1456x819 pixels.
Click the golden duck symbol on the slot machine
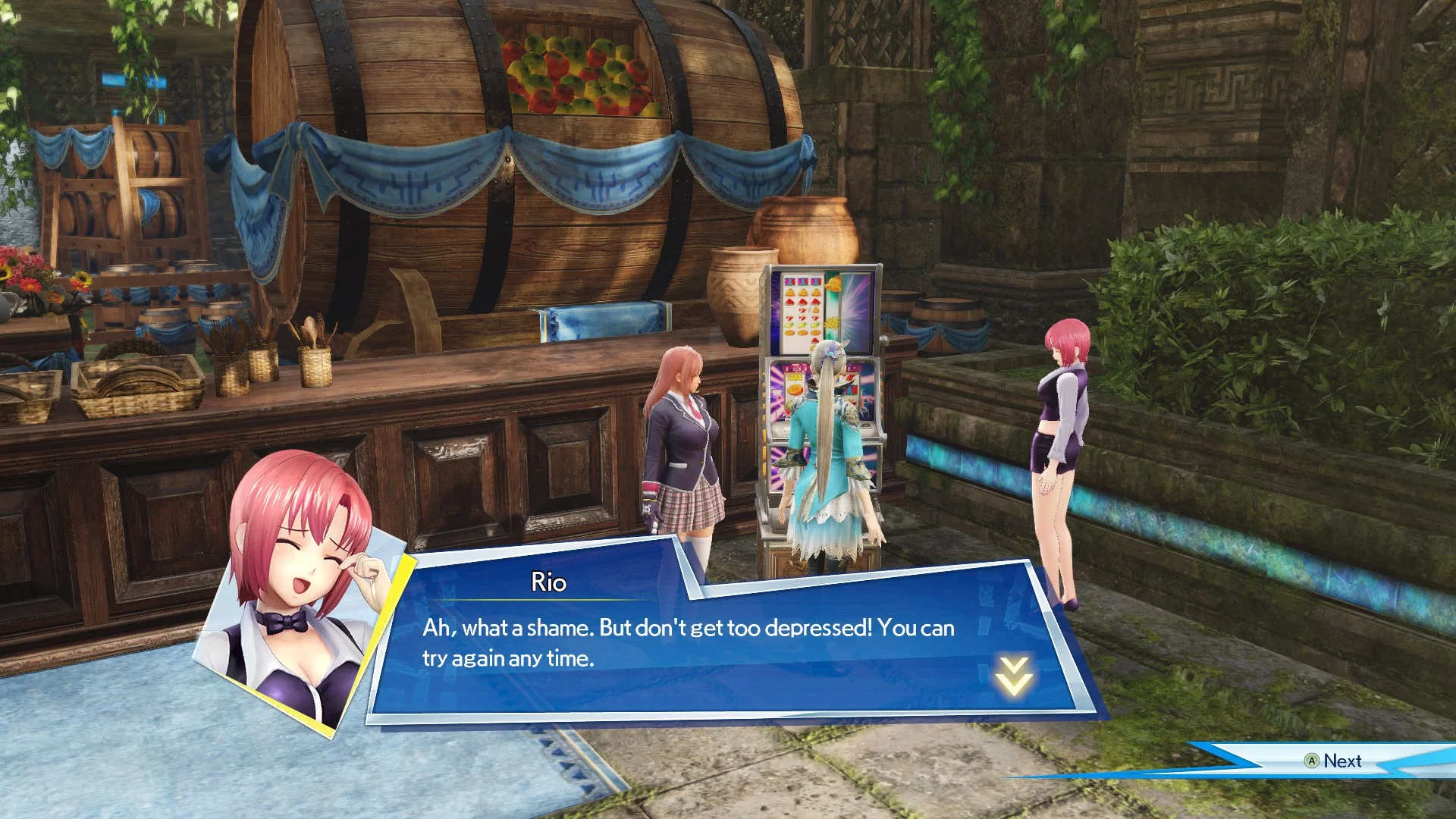click(833, 284)
